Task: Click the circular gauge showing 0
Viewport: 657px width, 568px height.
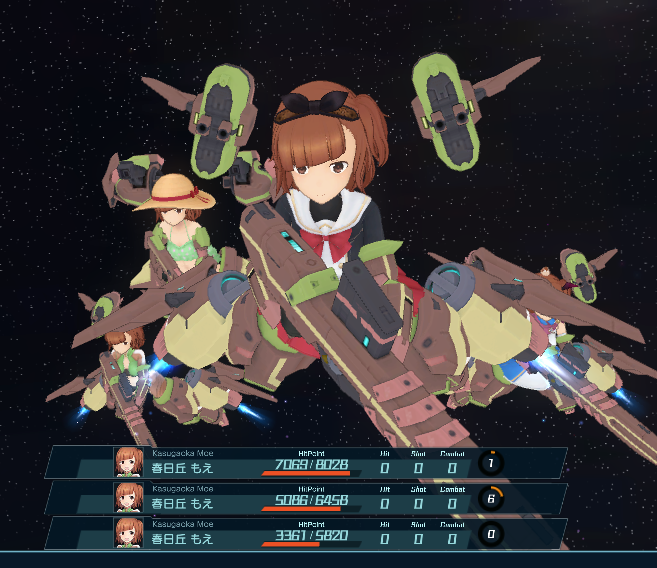Action: tap(491, 533)
